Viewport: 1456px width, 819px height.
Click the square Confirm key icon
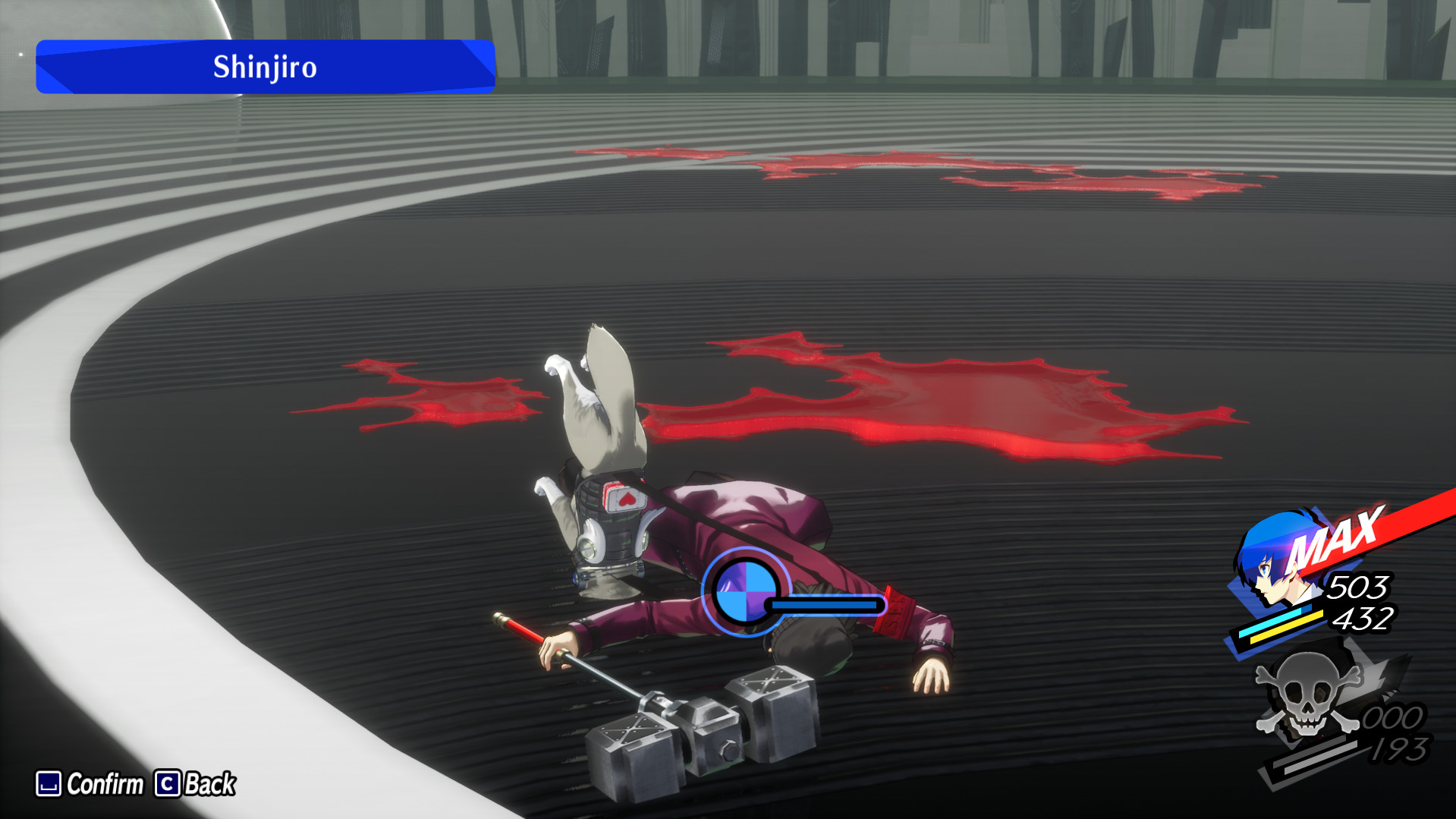(x=48, y=784)
